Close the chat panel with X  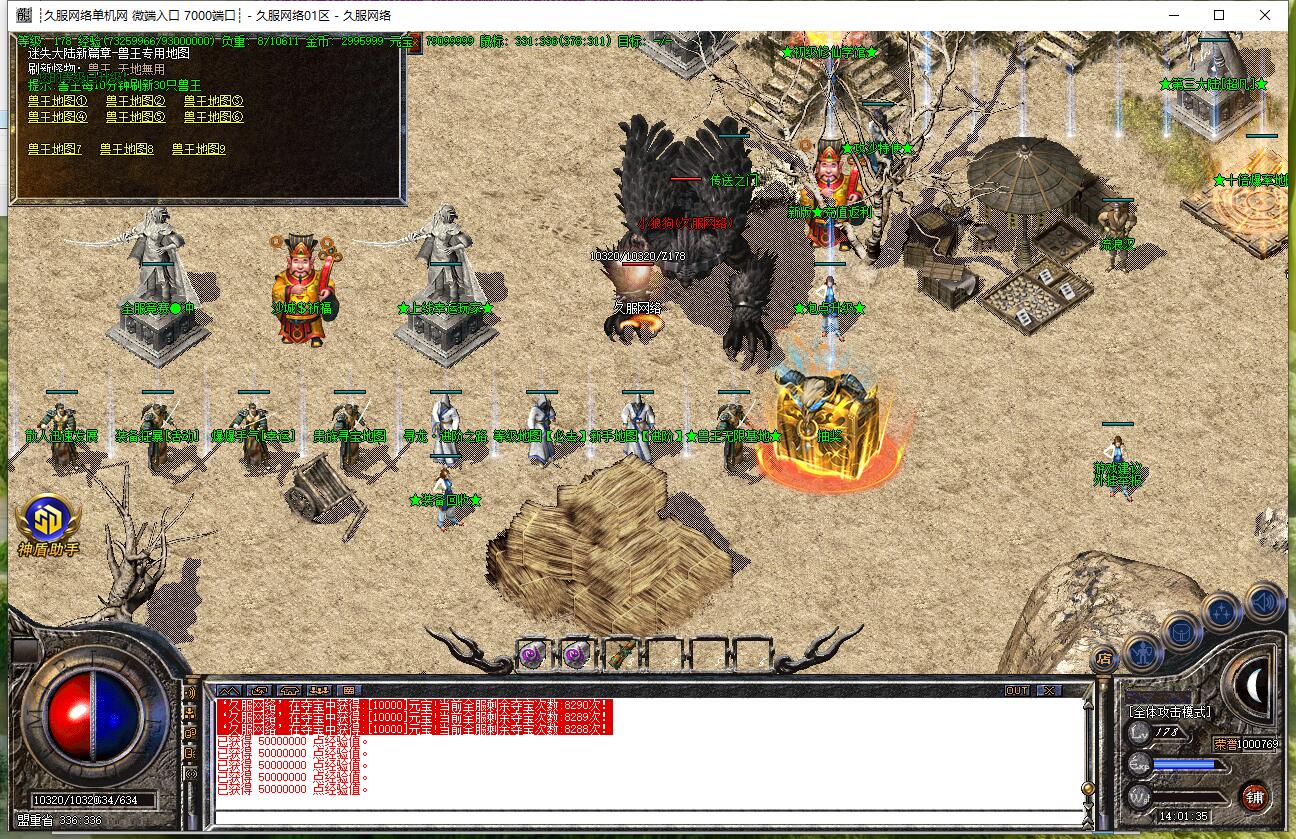point(1047,690)
